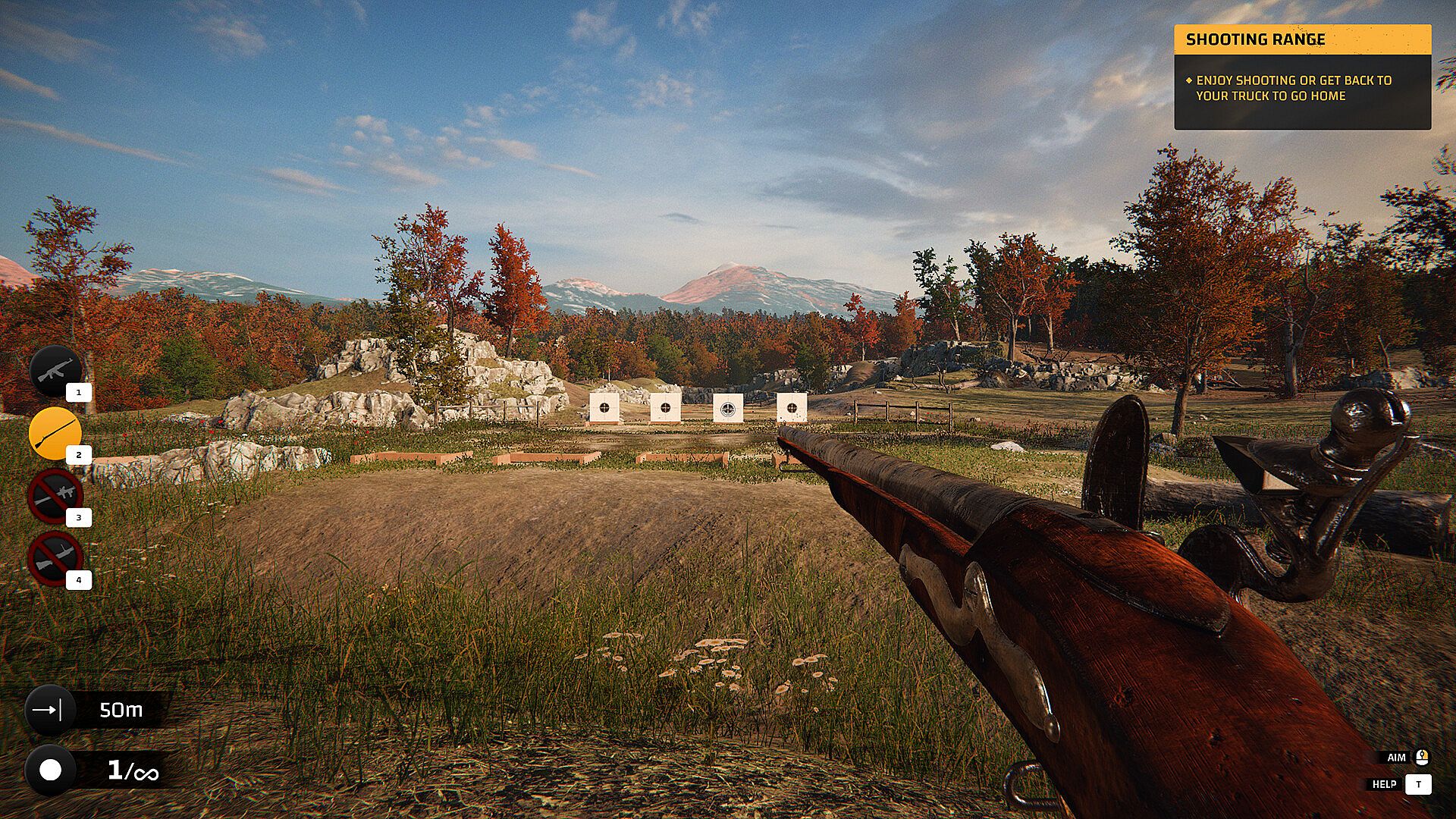The image size is (1456, 819).
Task: Click the locked rocket launcher weapon slot
Action: [55, 495]
